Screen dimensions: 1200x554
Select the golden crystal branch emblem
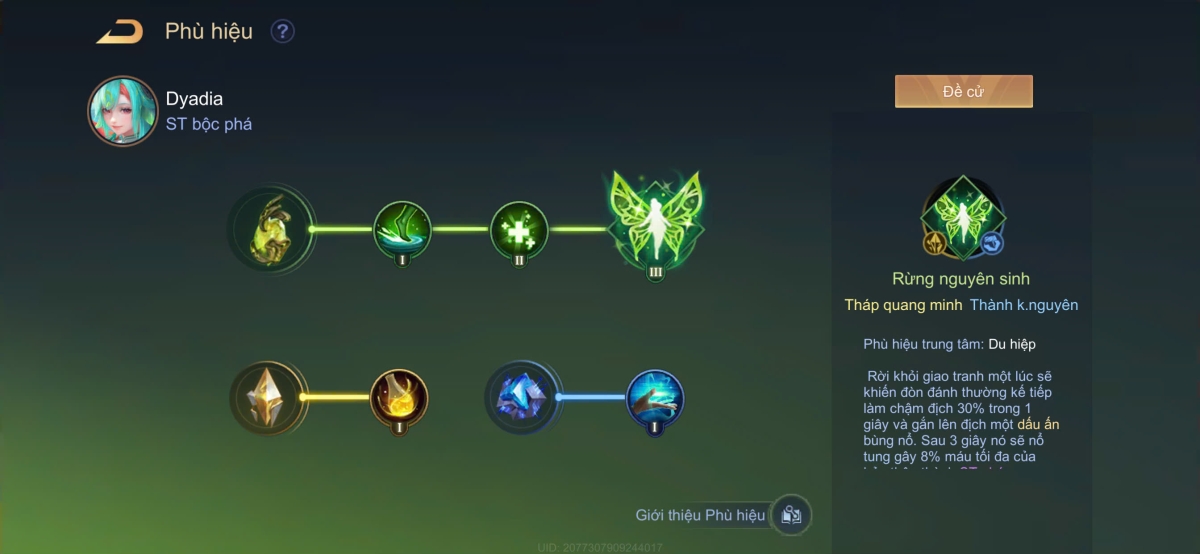pos(268,397)
